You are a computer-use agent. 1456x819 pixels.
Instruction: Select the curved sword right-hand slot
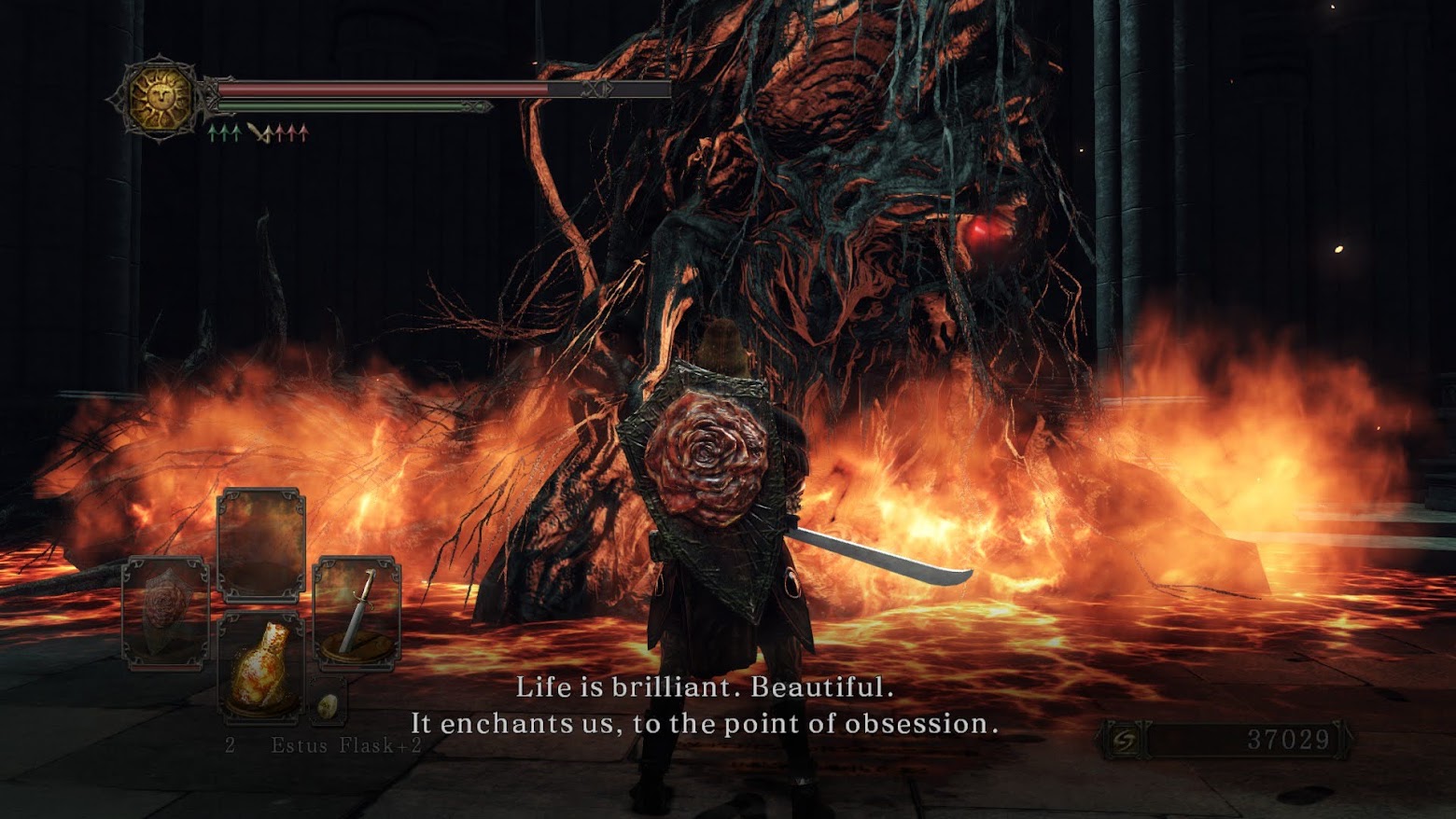pos(357,612)
